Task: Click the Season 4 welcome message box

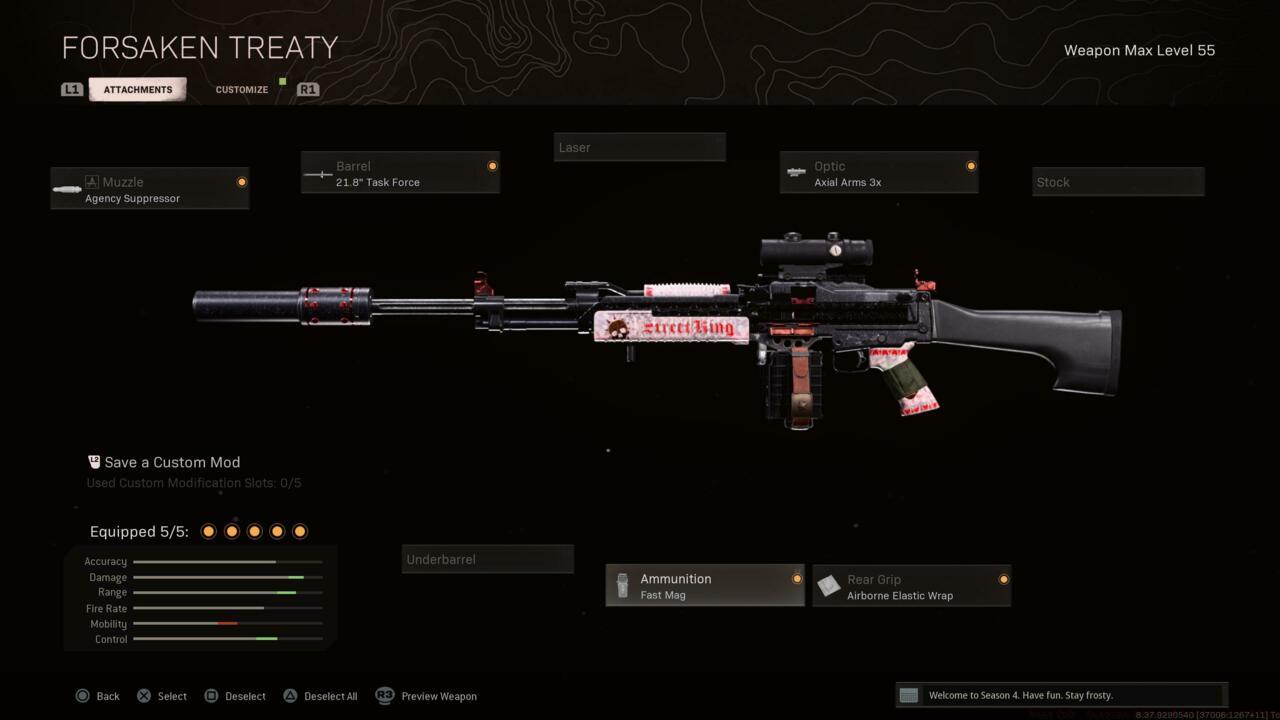Action: click(x=1061, y=695)
